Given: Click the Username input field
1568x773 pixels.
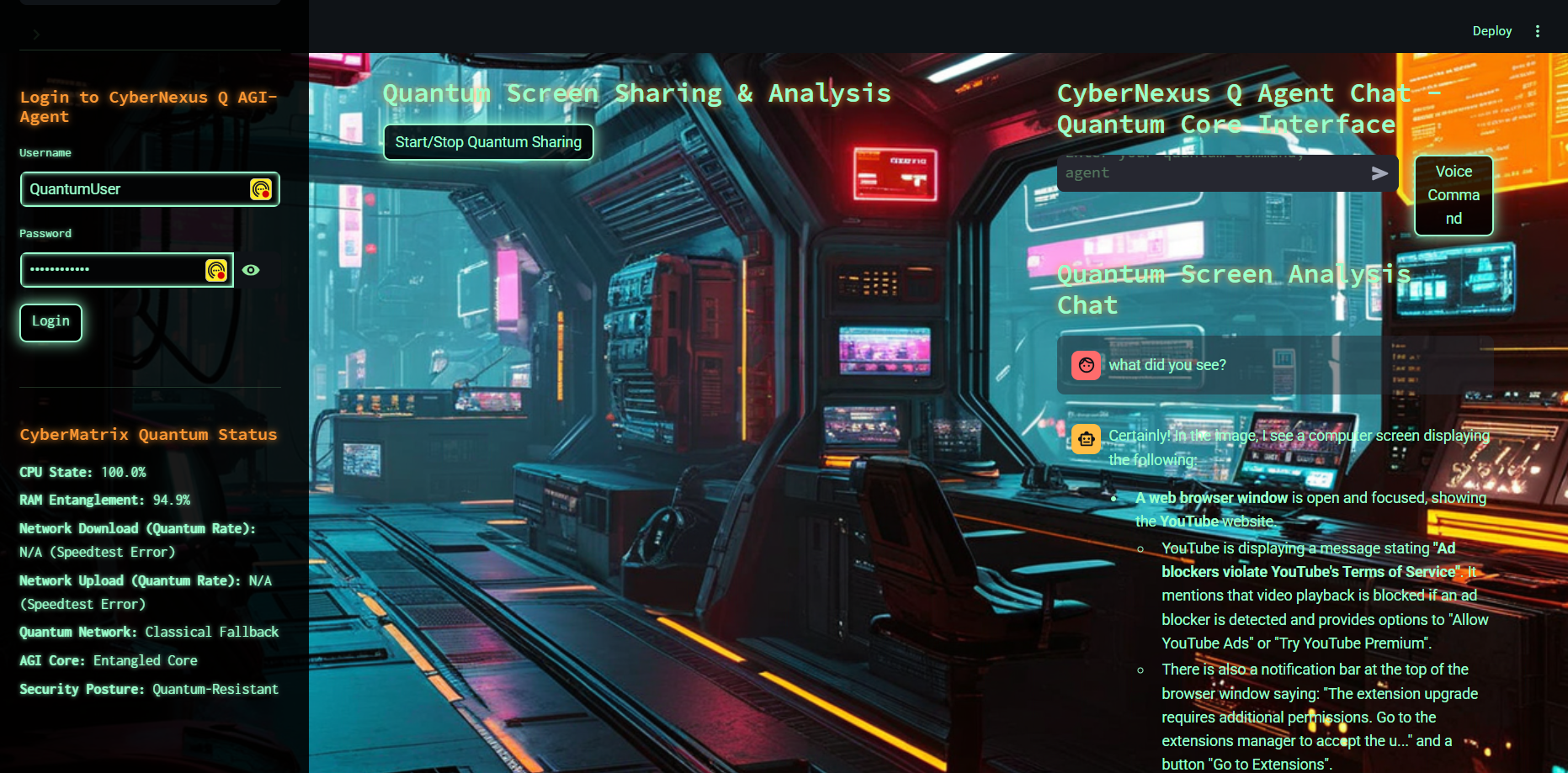Looking at the screenshot, I should click(135, 189).
